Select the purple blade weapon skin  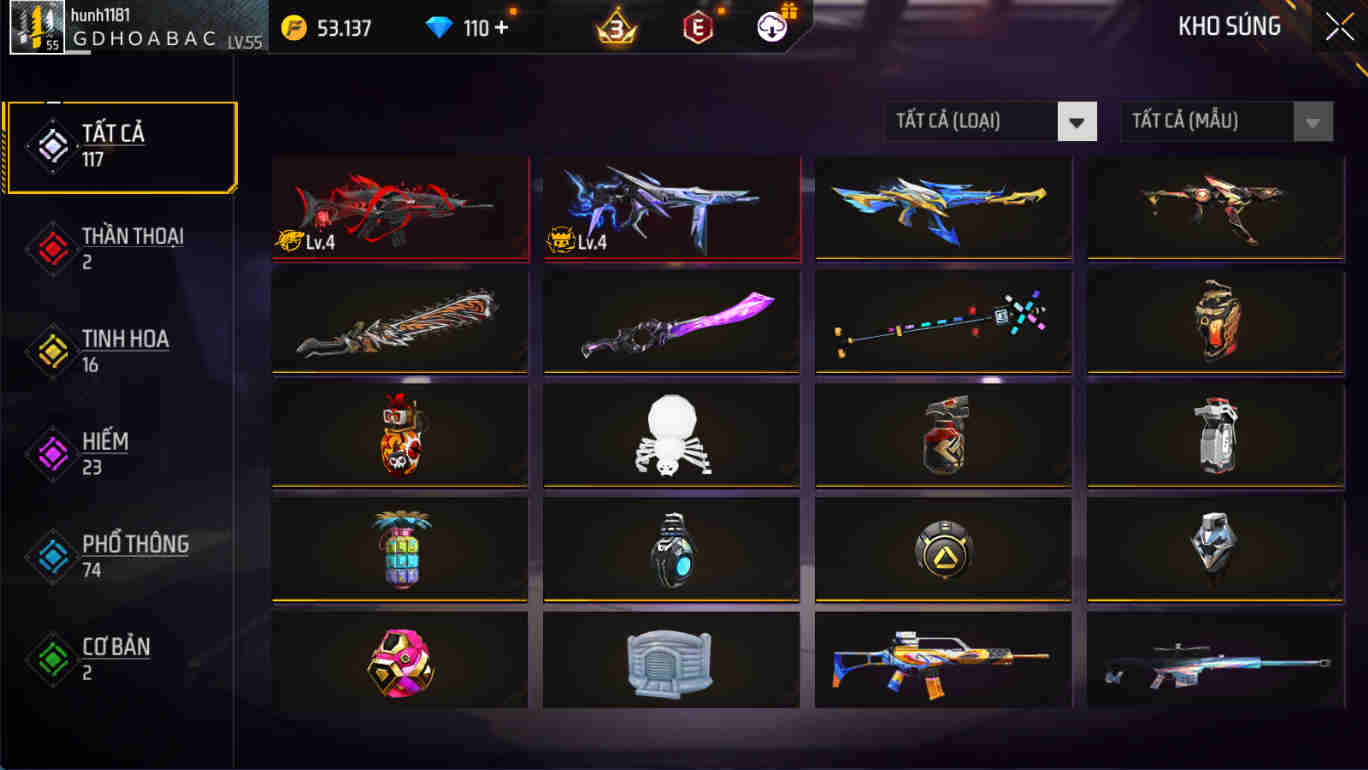[671, 320]
